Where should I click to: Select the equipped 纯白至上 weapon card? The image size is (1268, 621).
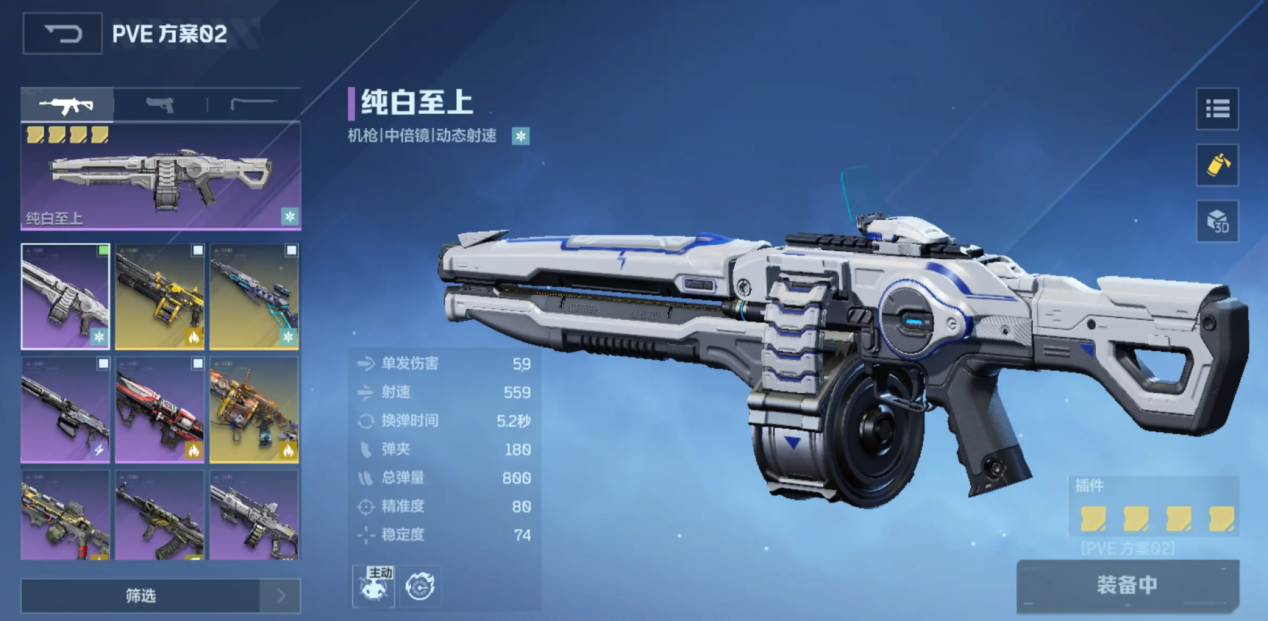coord(160,178)
